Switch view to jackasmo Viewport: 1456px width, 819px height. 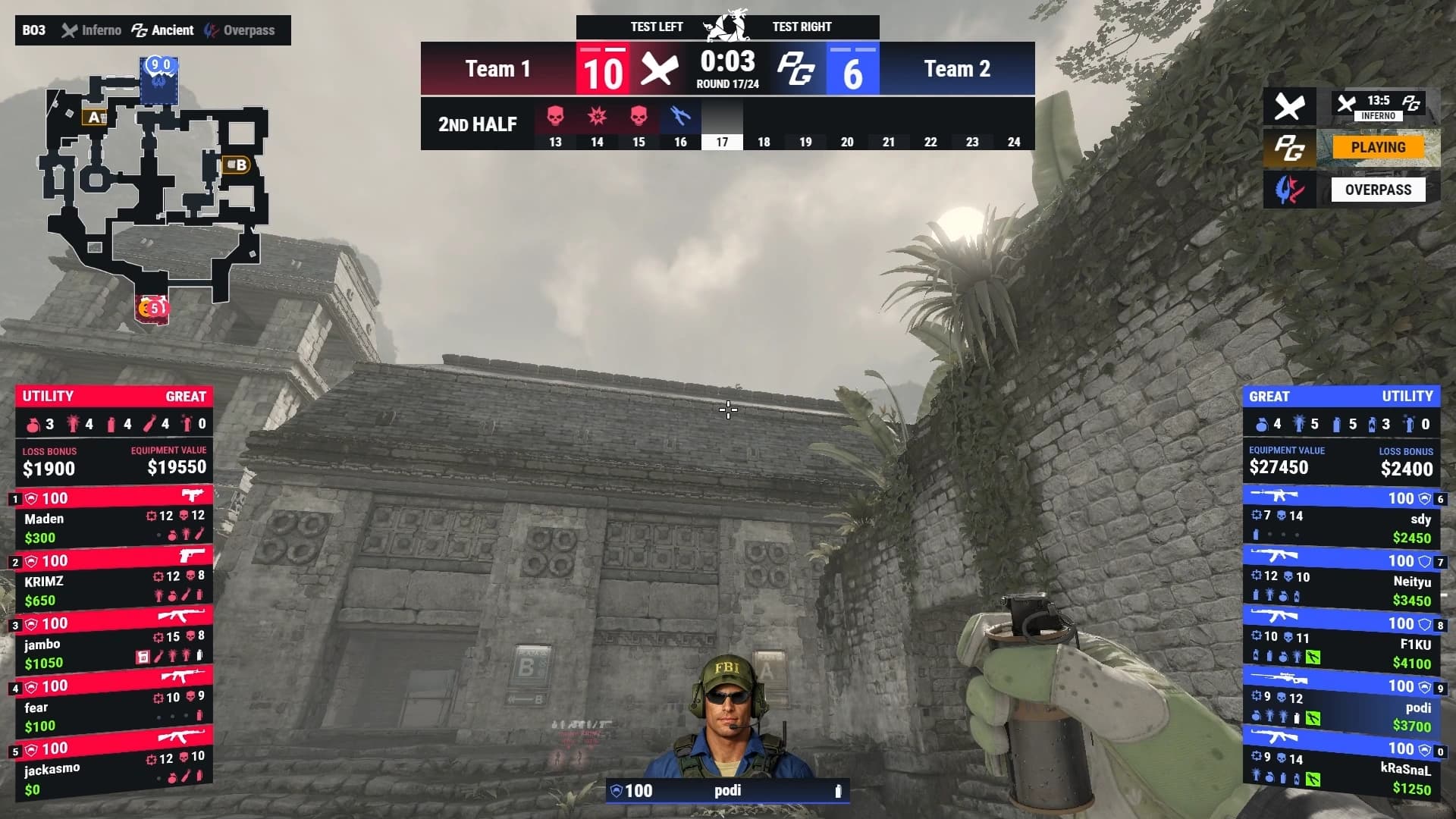click(114, 770)
